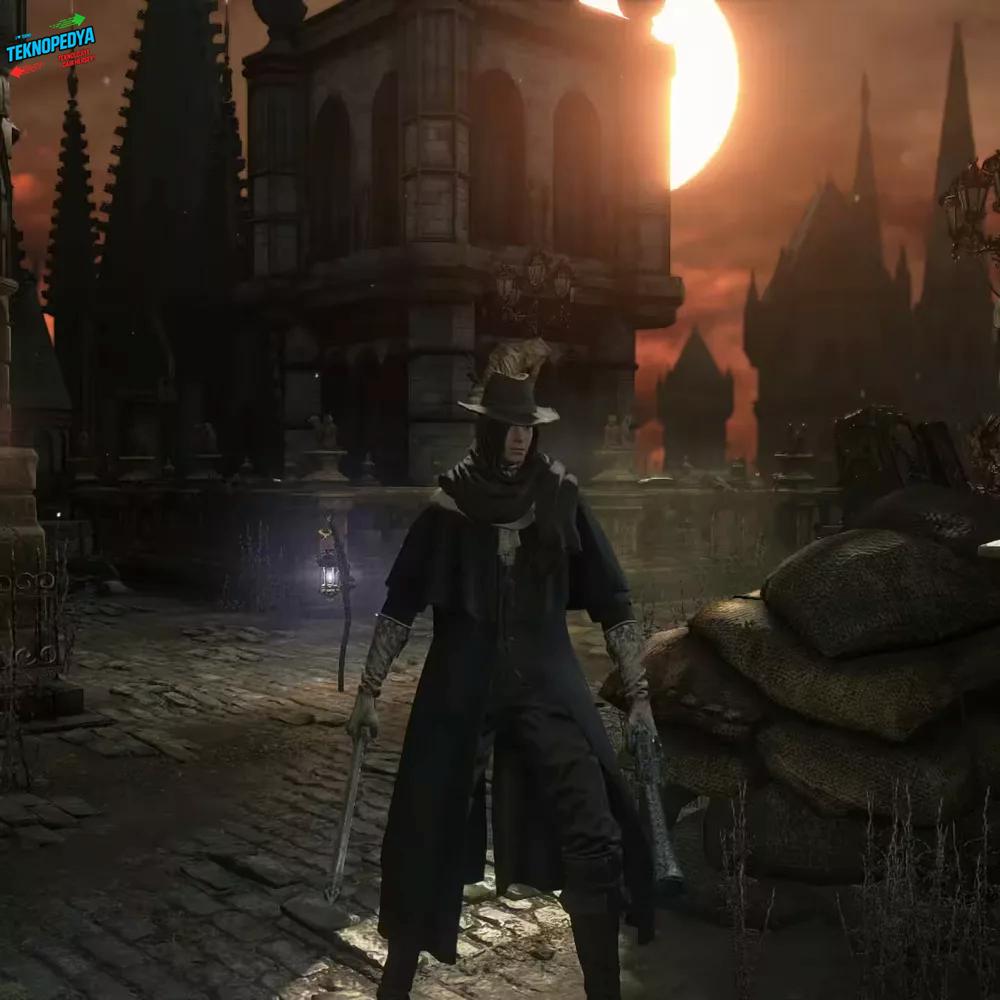Click the Teknopedya watermark logo
1000x1000 pixels.
tap(50, 46)
